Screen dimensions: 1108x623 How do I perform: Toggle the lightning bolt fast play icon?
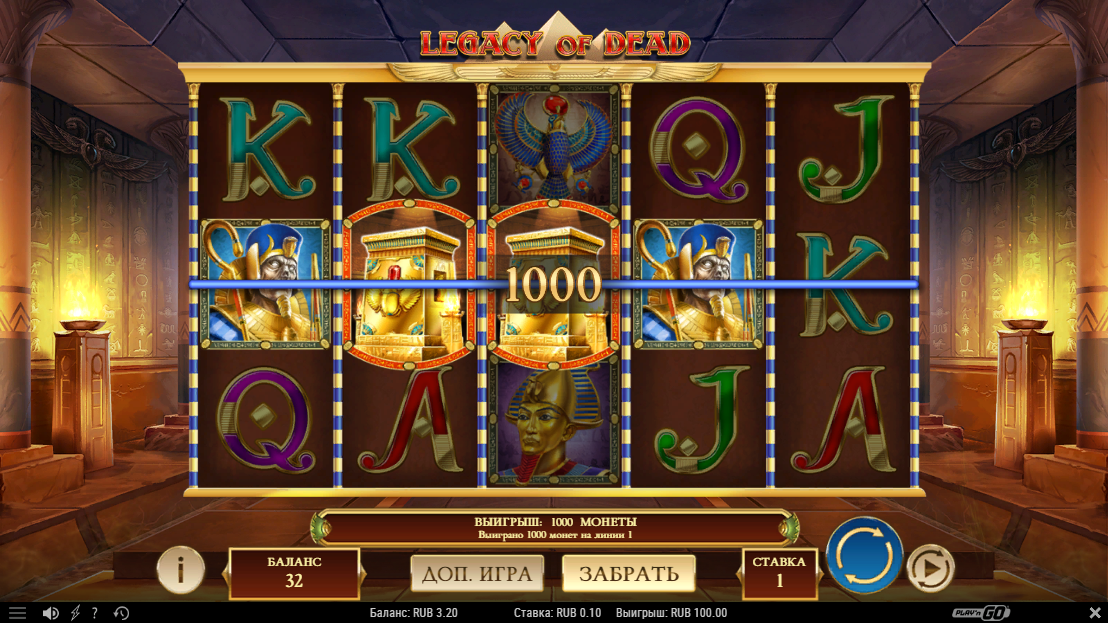[x=75, y=613]
